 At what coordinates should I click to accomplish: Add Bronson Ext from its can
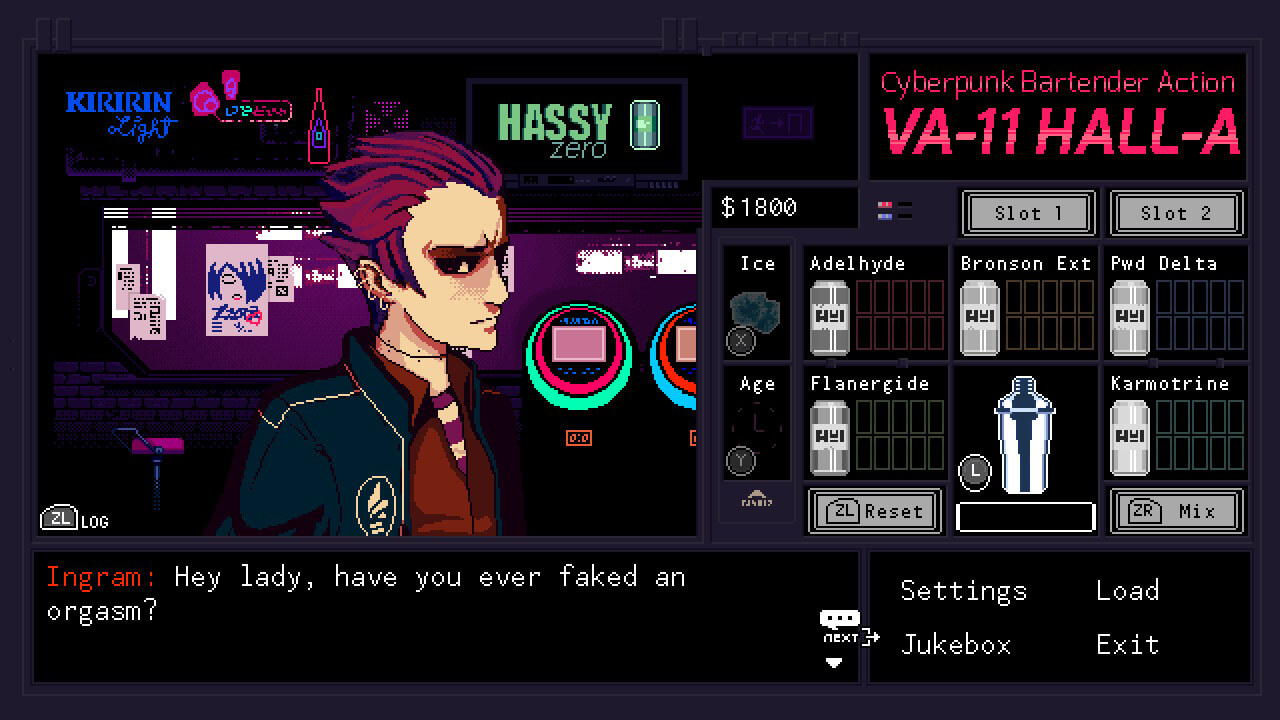click(x=979, y=317)
